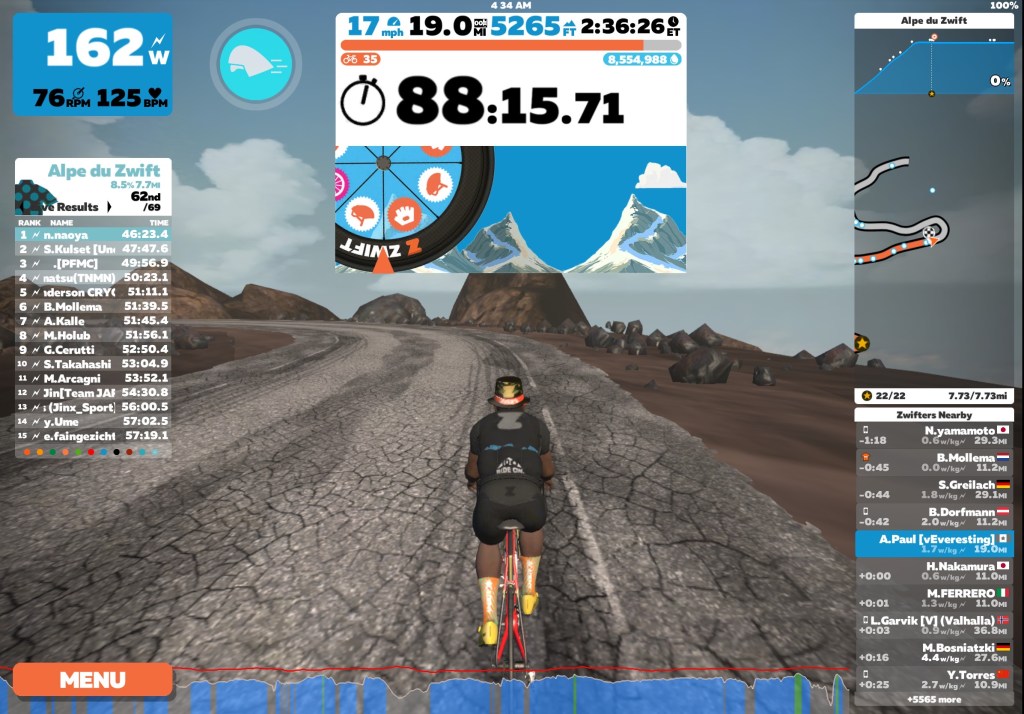Select e.faingezicht leaderboard entry
Image resolution: width=1024 pixels, height=714 pixels.
click(93, 436)
